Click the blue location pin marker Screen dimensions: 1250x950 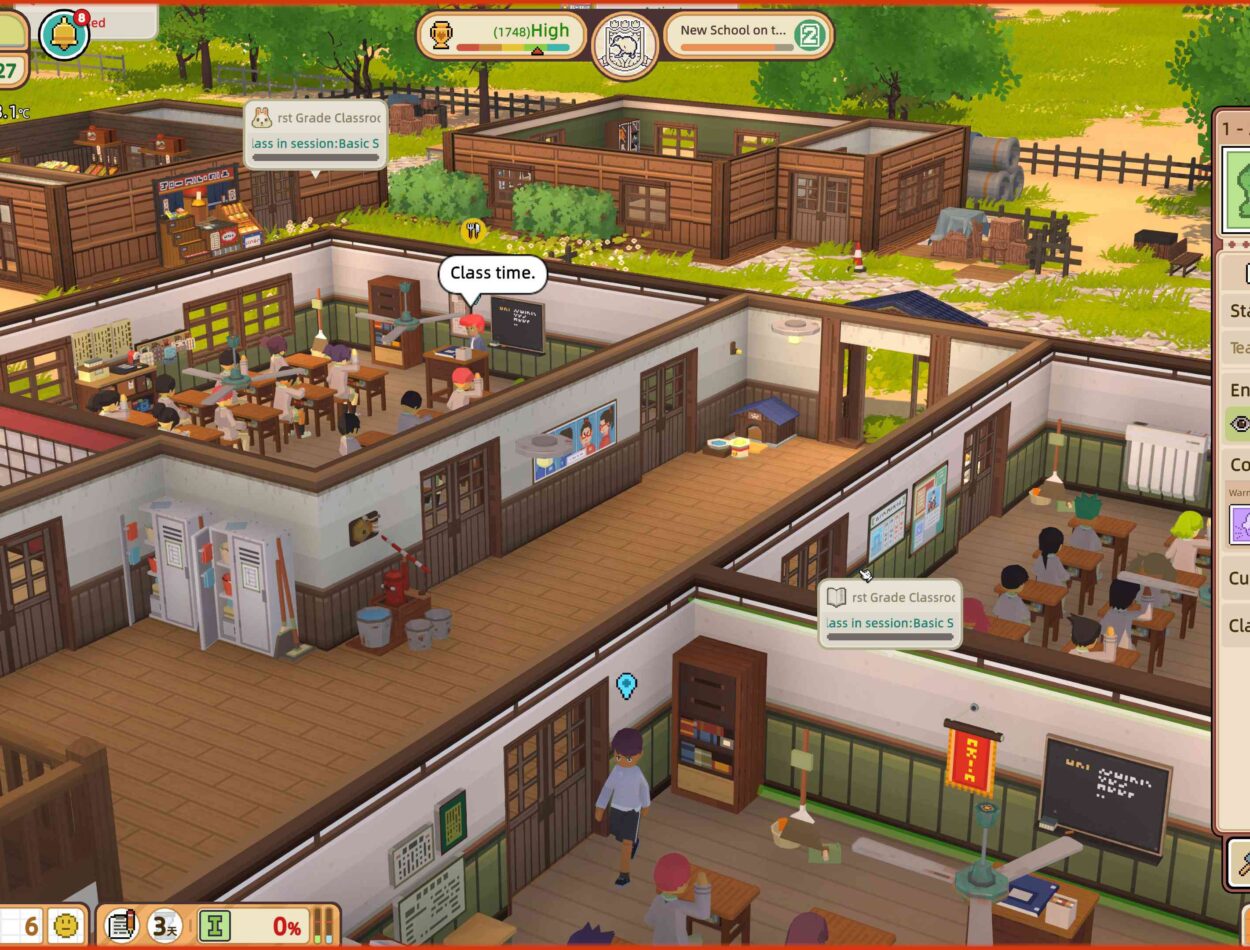coord(627,685)
